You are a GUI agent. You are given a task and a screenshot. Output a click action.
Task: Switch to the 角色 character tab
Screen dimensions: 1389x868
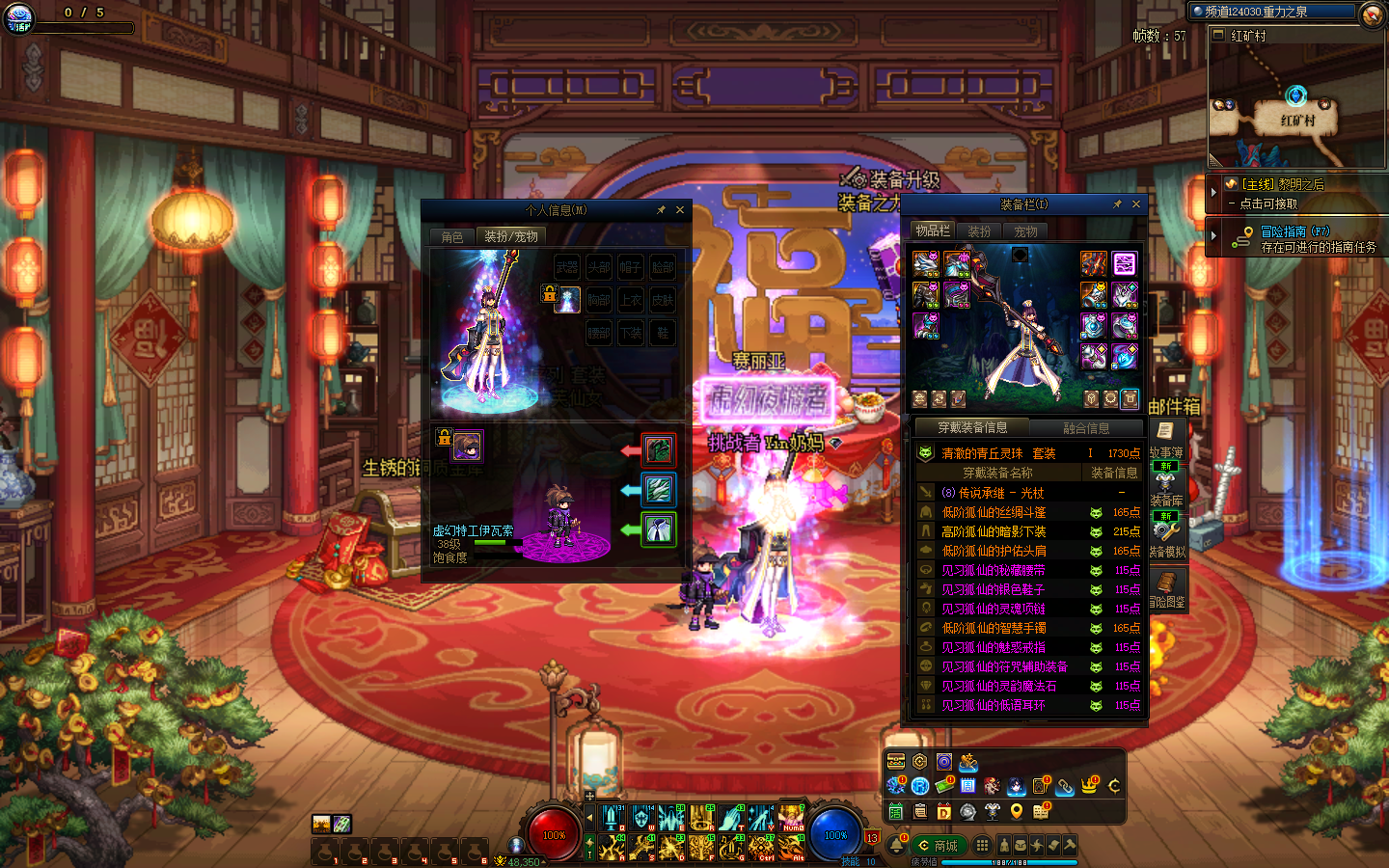click(x=451, y=236)
